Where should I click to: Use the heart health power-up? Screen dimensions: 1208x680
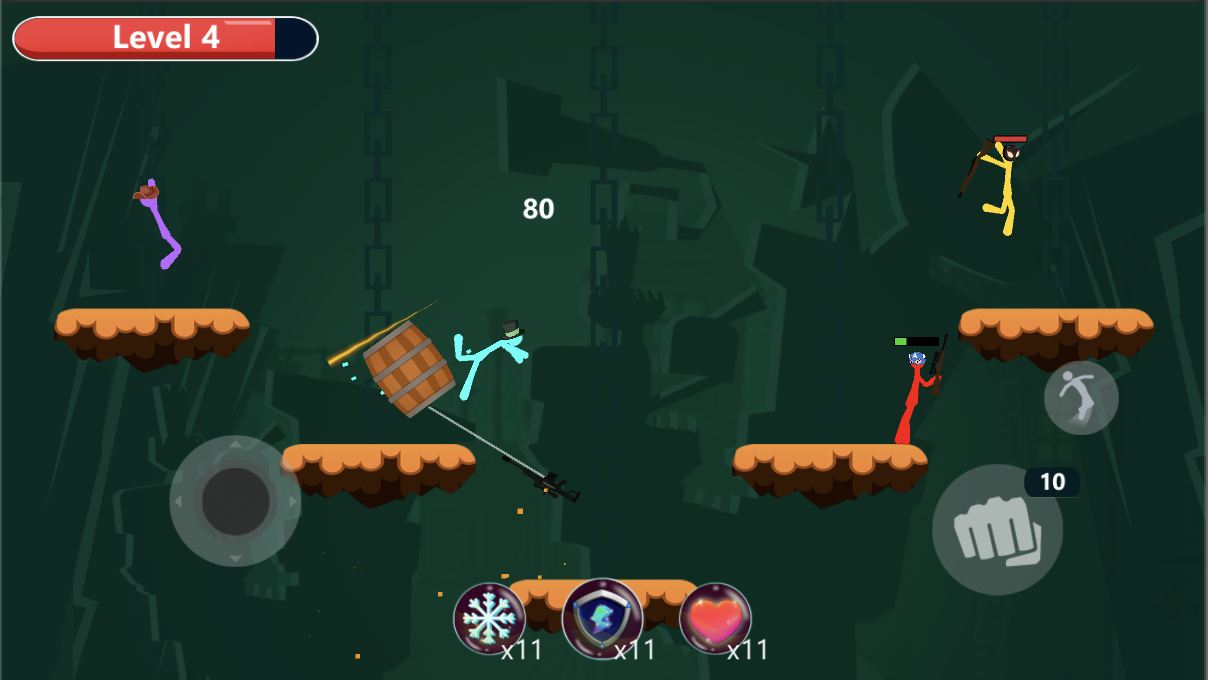tap(715, 618)
